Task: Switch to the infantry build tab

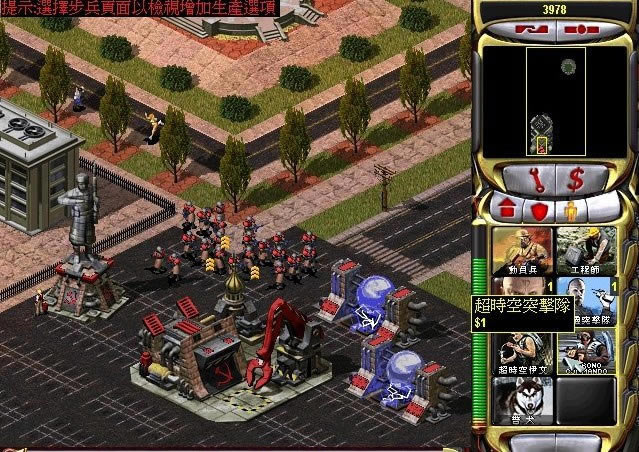Action: pyautogui.click(x=570, y=212)
